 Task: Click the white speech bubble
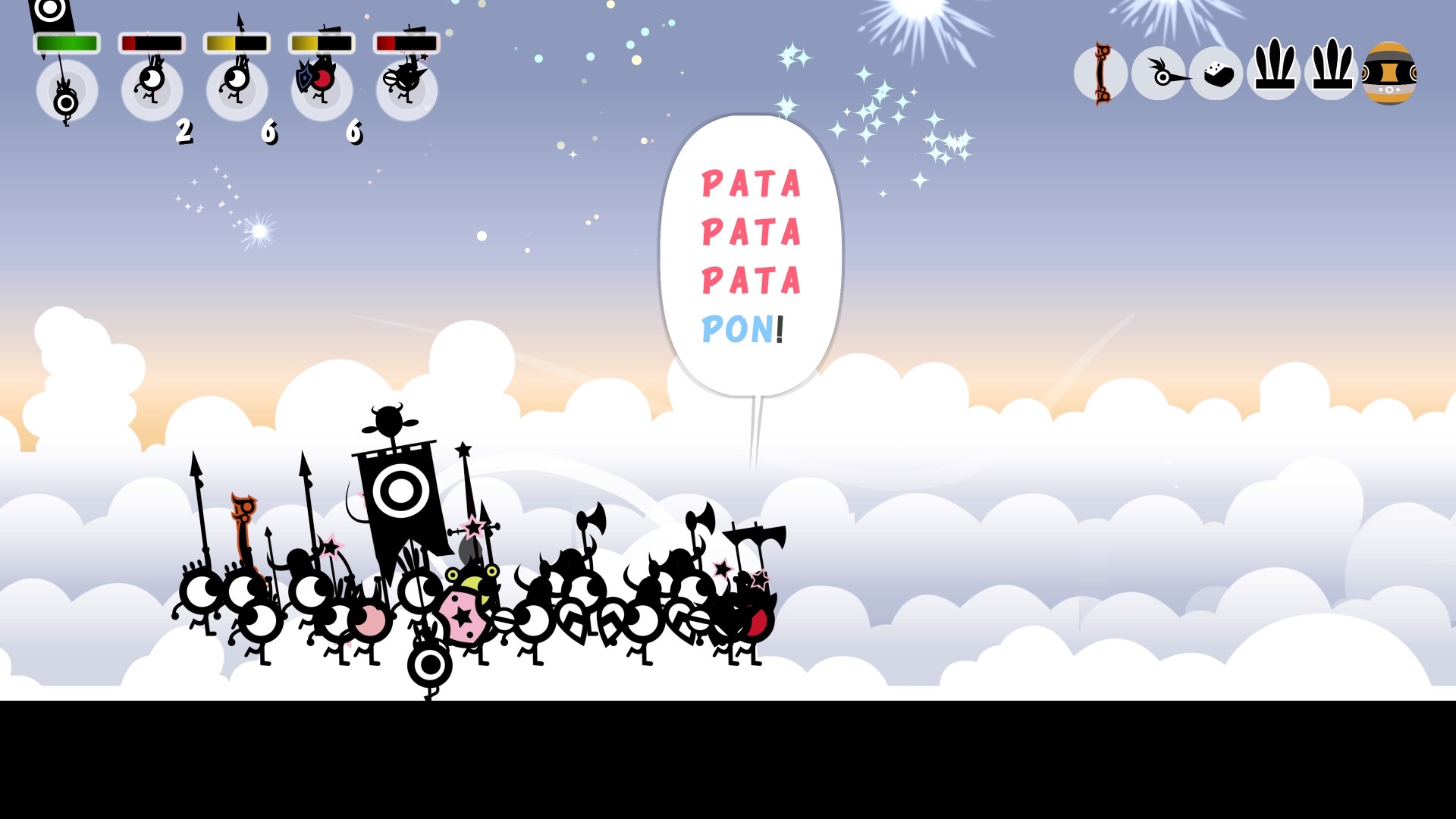click(x=751, y=250)
